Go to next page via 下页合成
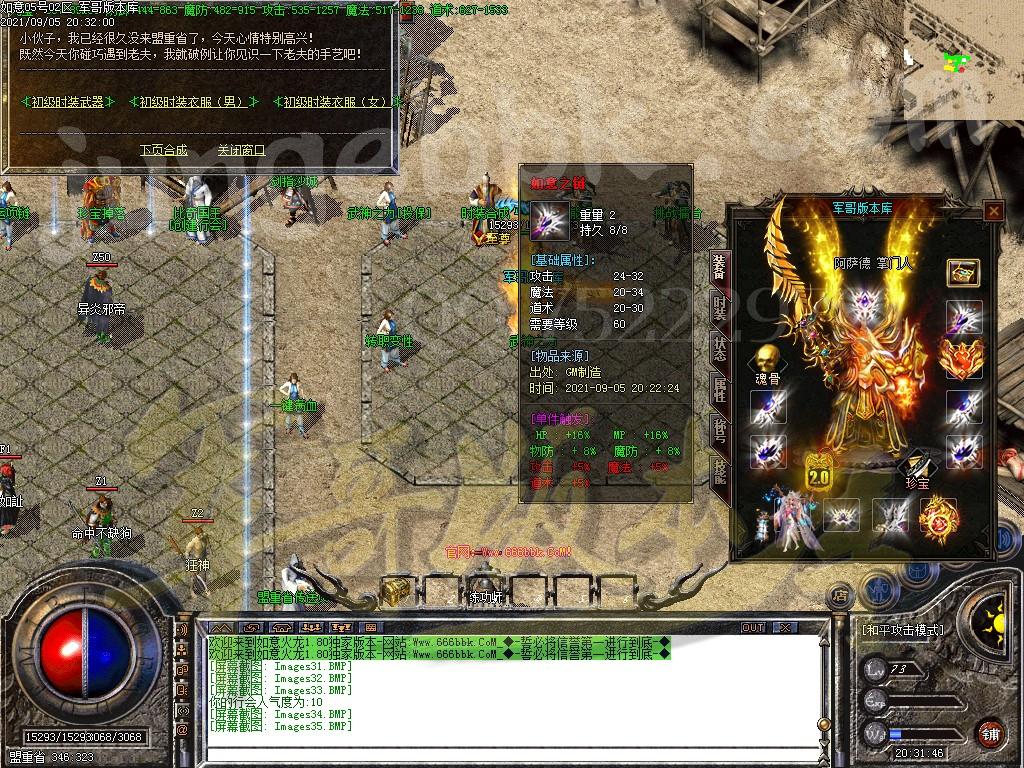Image resolution: width=1024 pixels, height=768 pixels. [x=163, y=150]
